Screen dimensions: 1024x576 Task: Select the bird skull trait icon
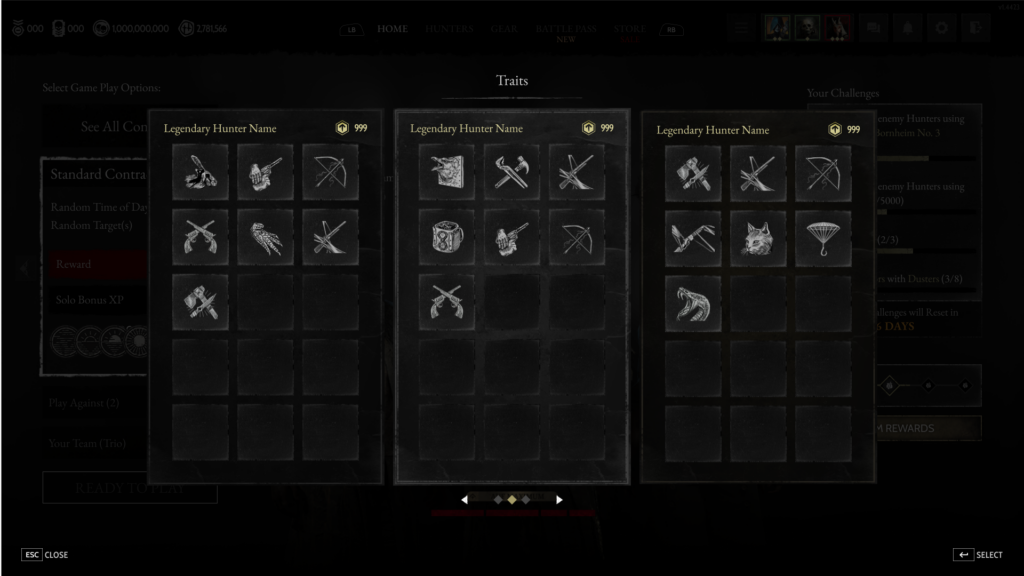tap(200, 172)
